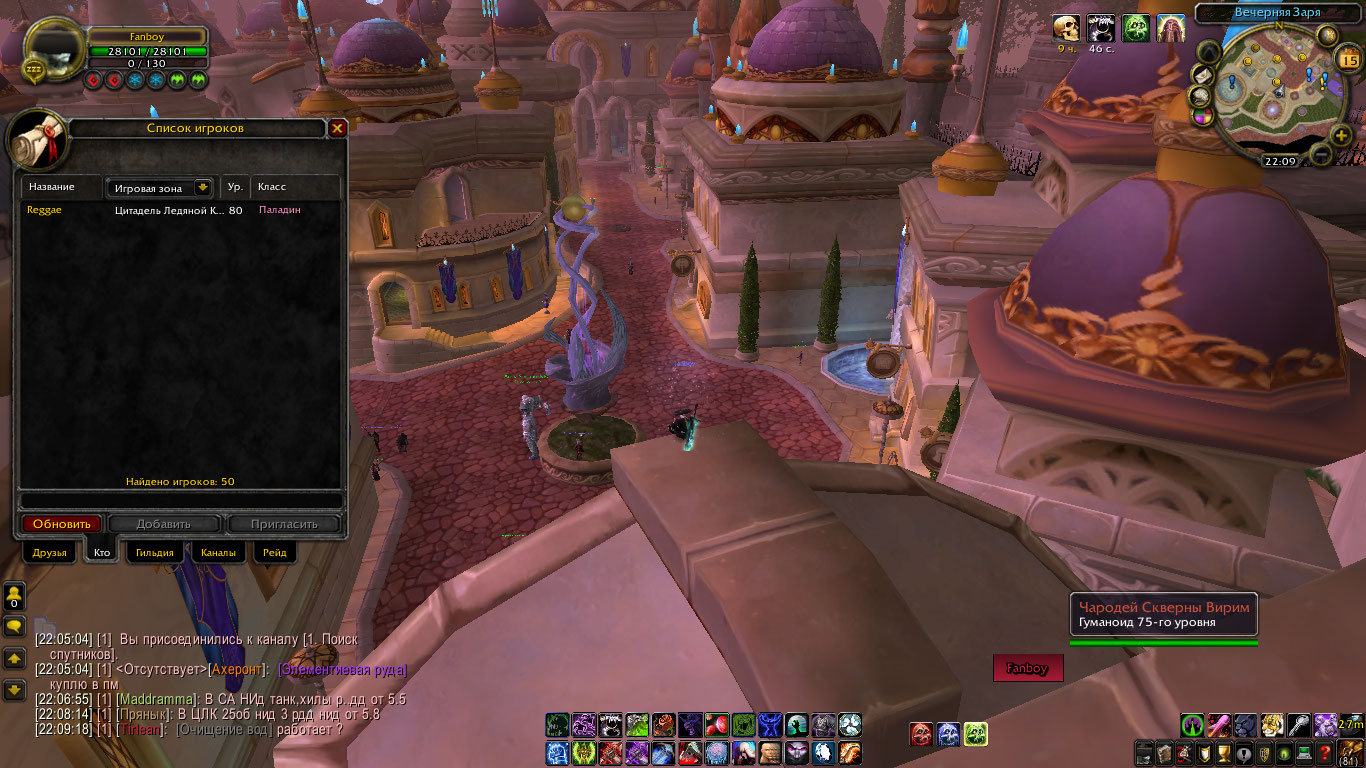Click the skull buff icon
This screenshot has height=768, width=1366.
(1067, 28)
